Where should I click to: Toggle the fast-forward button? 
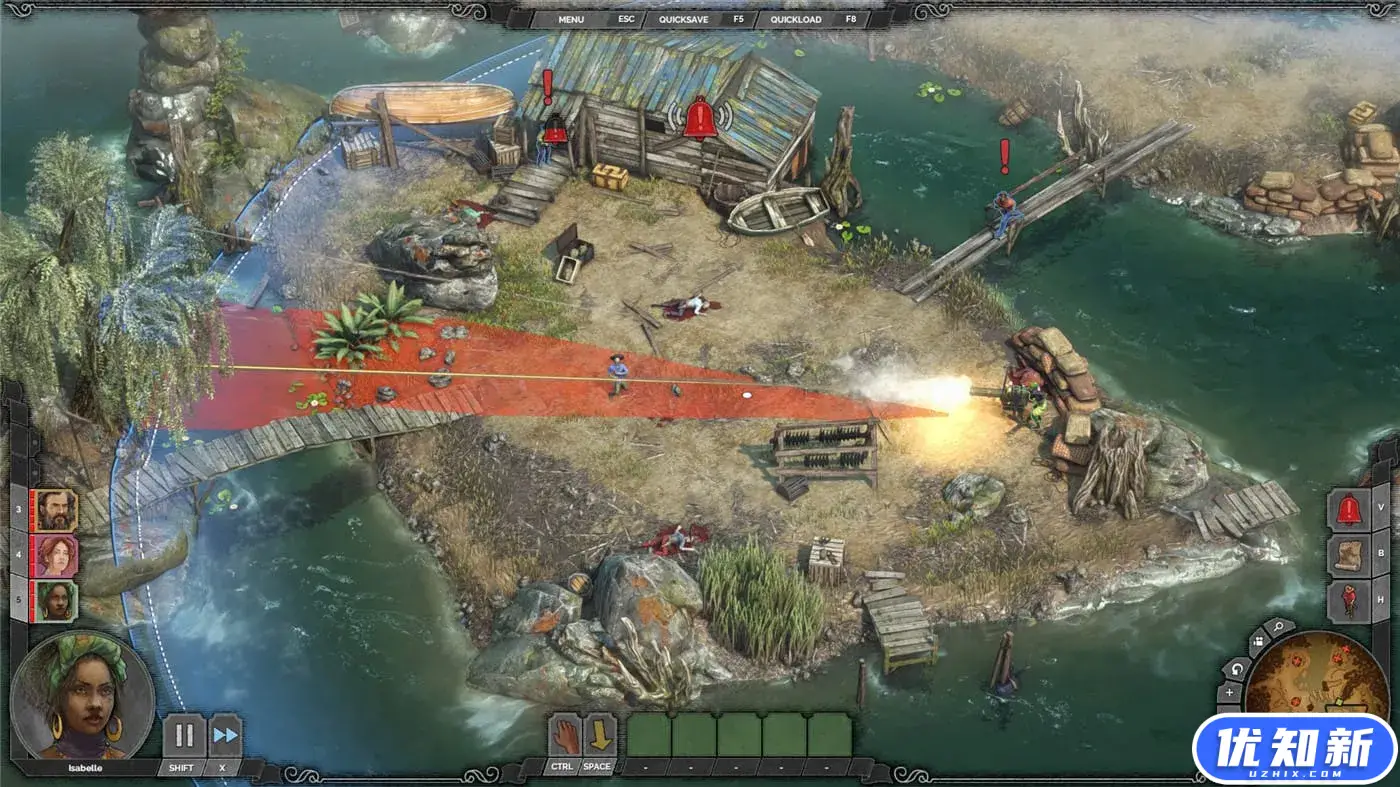(225, 736)
